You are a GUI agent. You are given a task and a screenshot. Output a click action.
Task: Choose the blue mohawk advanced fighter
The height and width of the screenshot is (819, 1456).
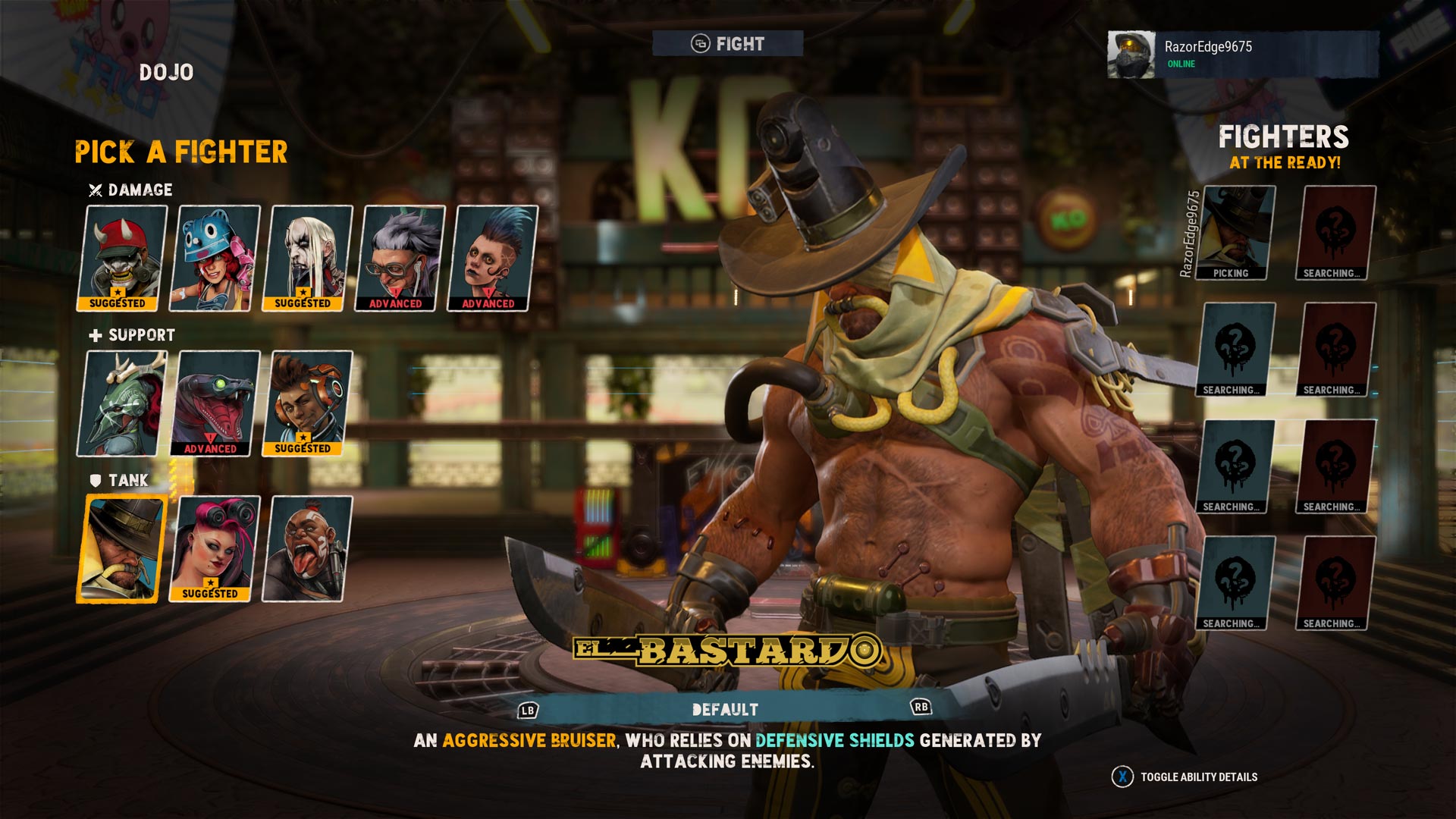coord(493,258)
